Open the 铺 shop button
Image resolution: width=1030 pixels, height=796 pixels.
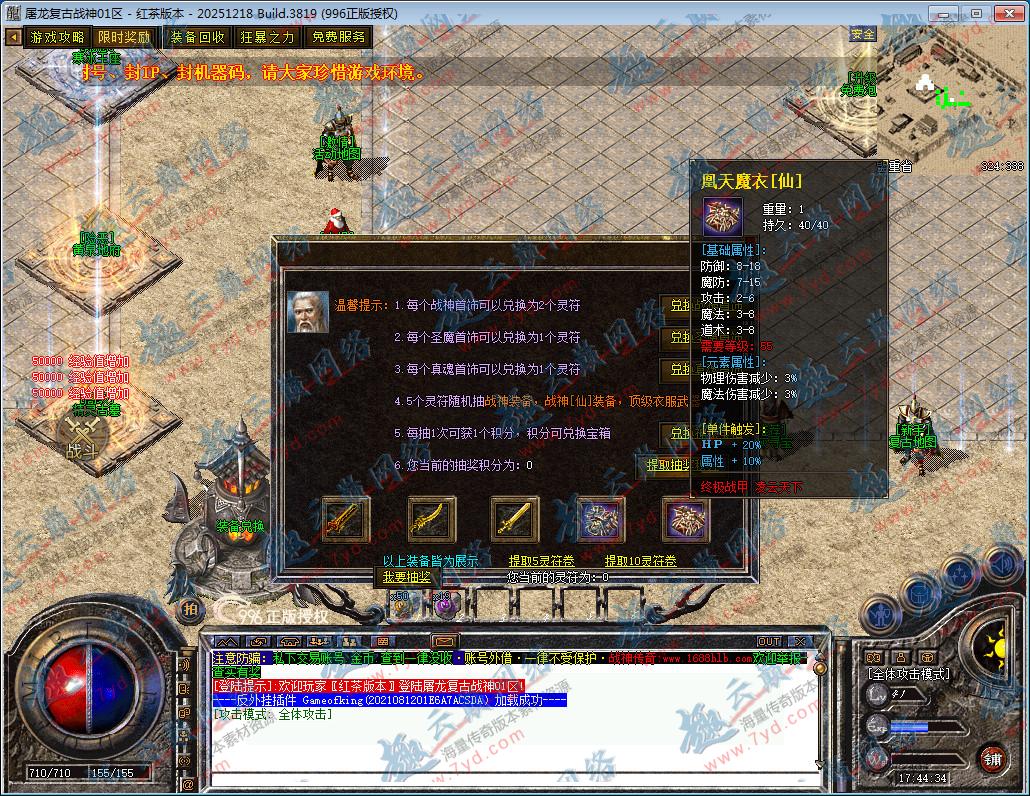991,758
